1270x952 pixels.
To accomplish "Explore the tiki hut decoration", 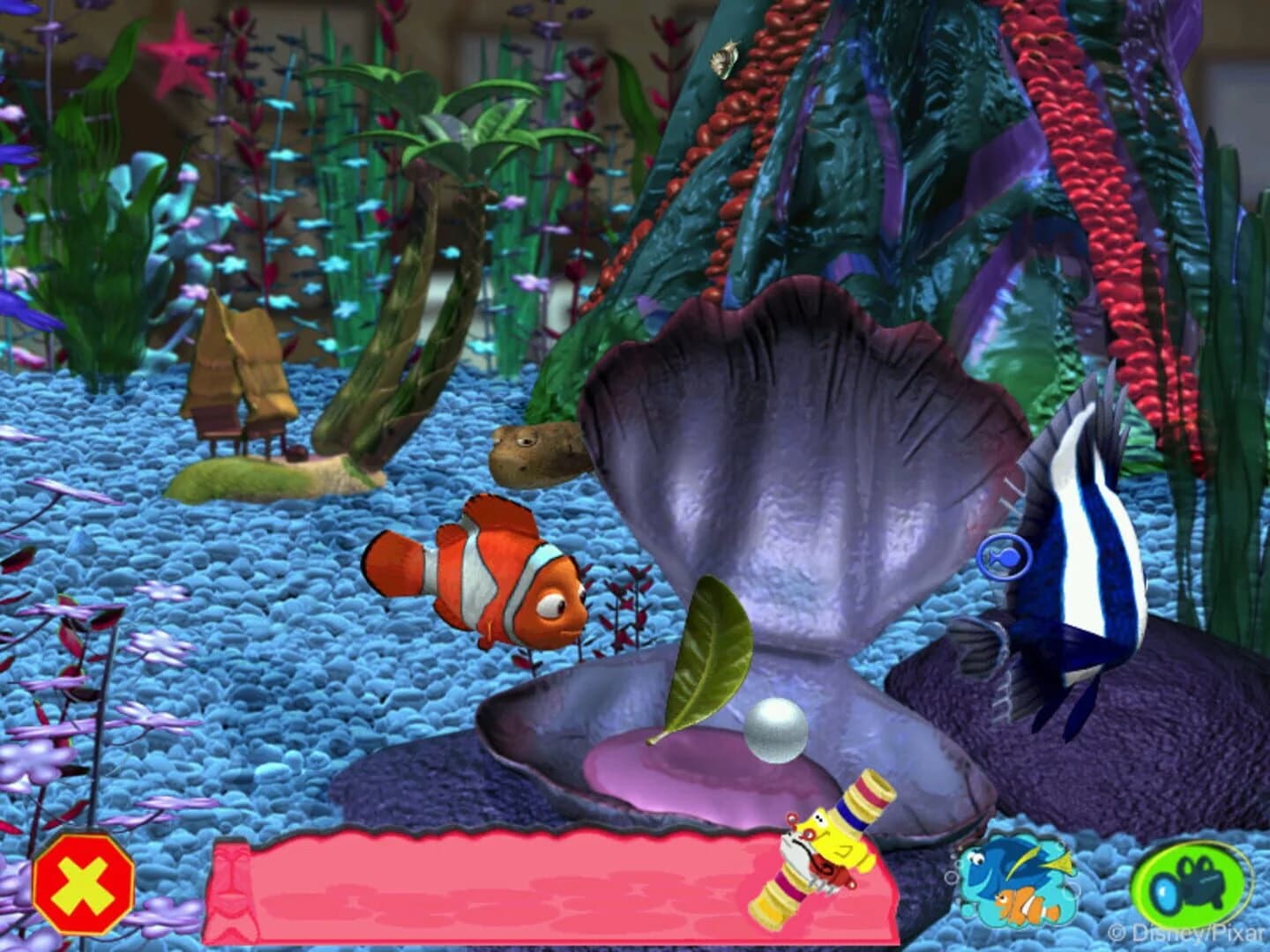I will point(238,379).
